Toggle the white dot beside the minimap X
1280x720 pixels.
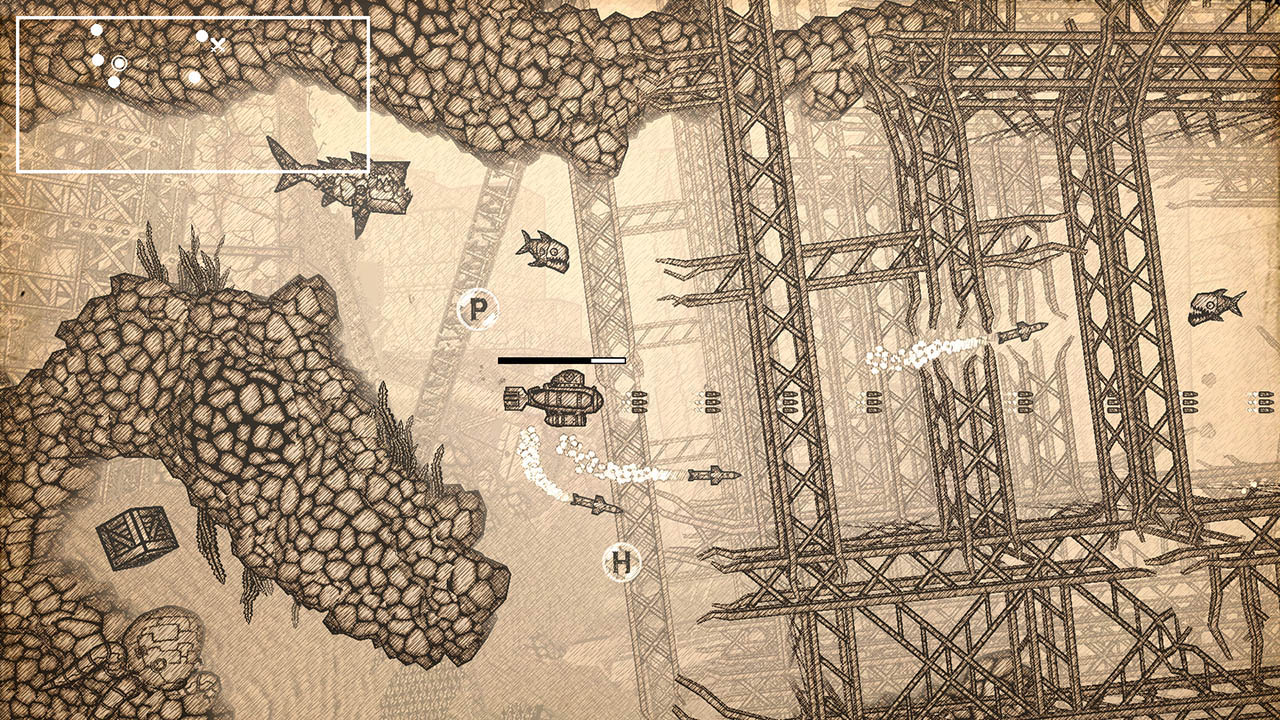(x=200, y=37)
